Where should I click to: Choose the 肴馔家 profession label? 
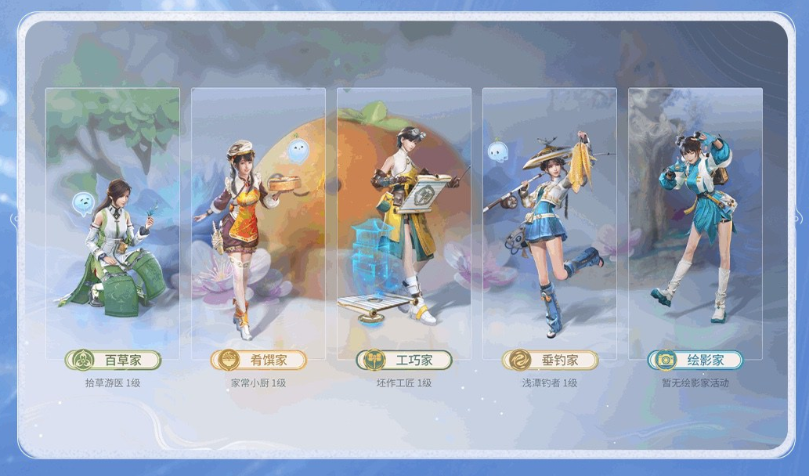tap(258, 360)
